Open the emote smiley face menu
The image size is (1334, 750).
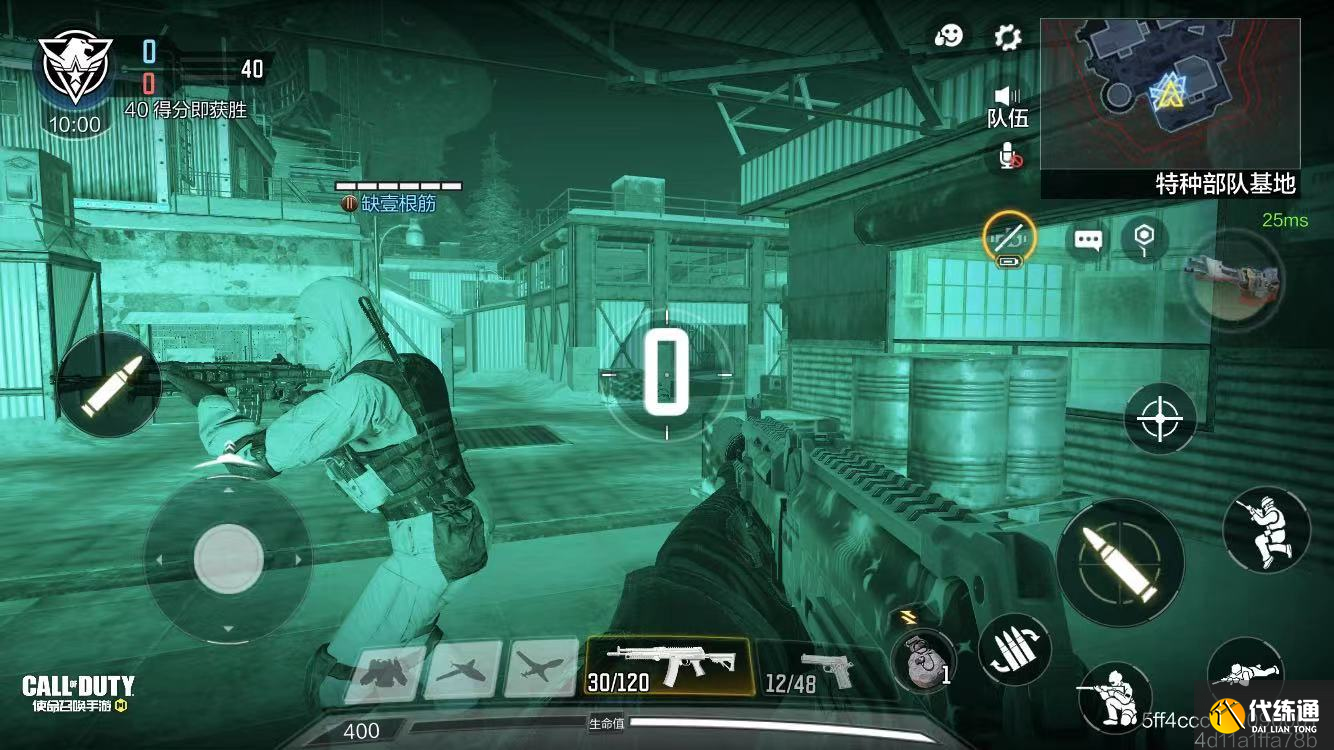click(x=948, y=37)
